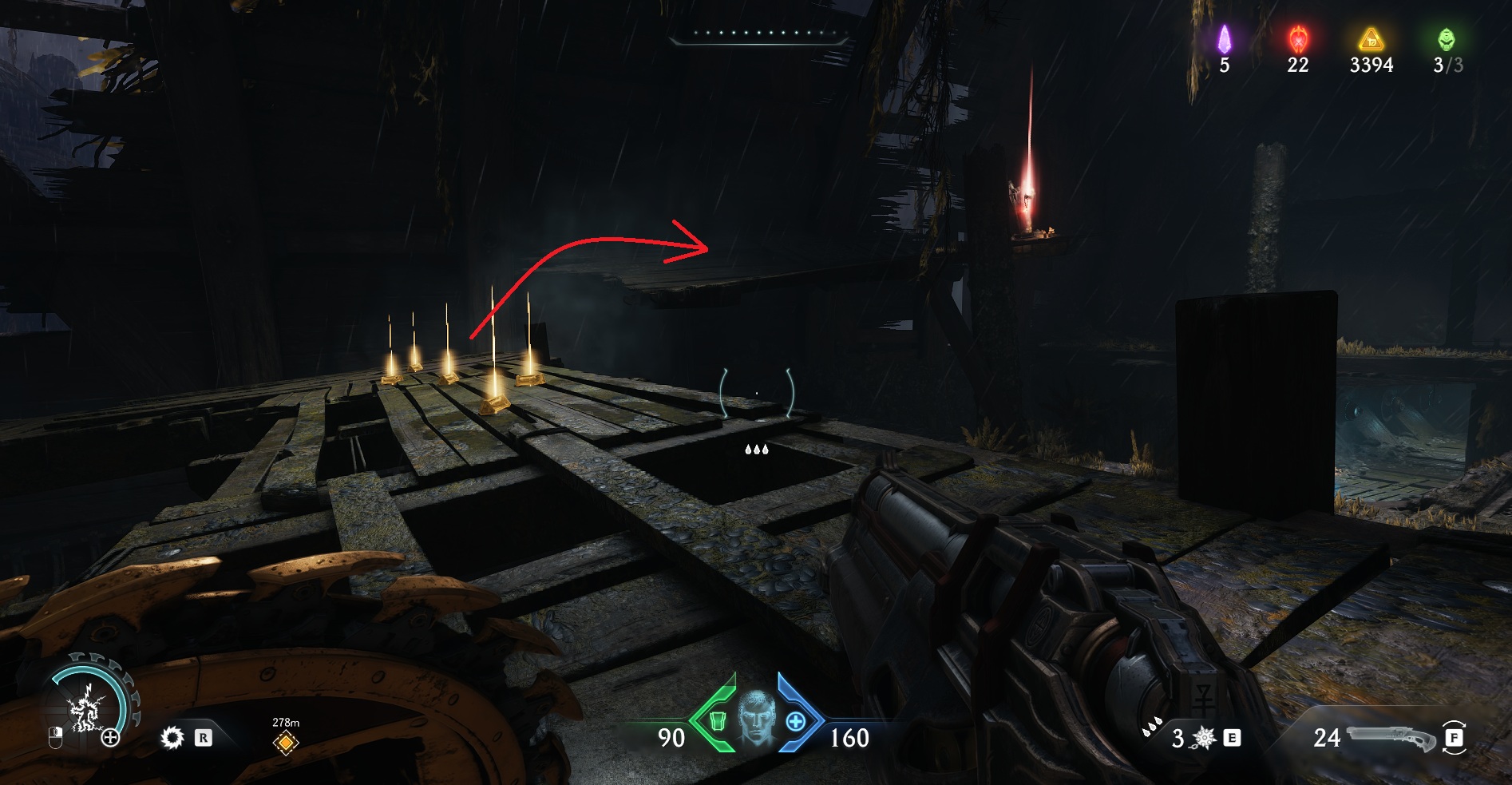Screen dimensions: 1512x785
Task: Click the green armor icon
Action: point(716,721)
